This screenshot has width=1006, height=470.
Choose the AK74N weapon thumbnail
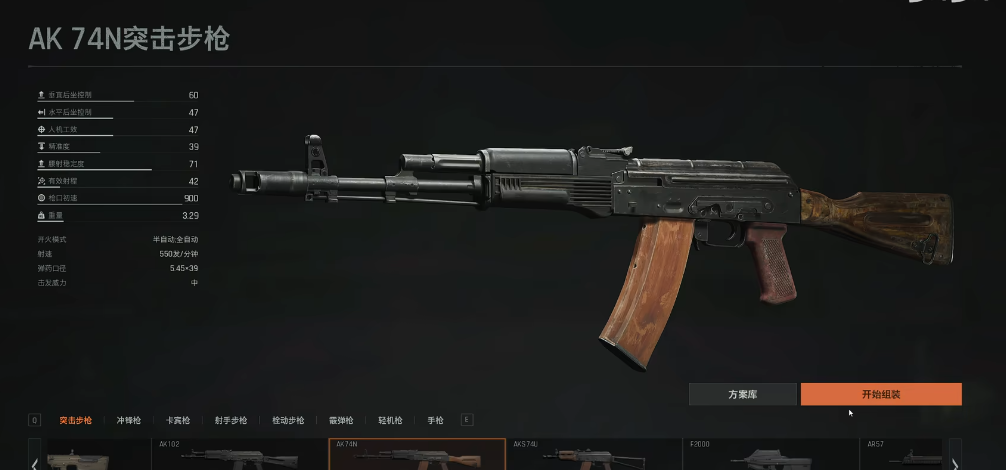[417, 455]
